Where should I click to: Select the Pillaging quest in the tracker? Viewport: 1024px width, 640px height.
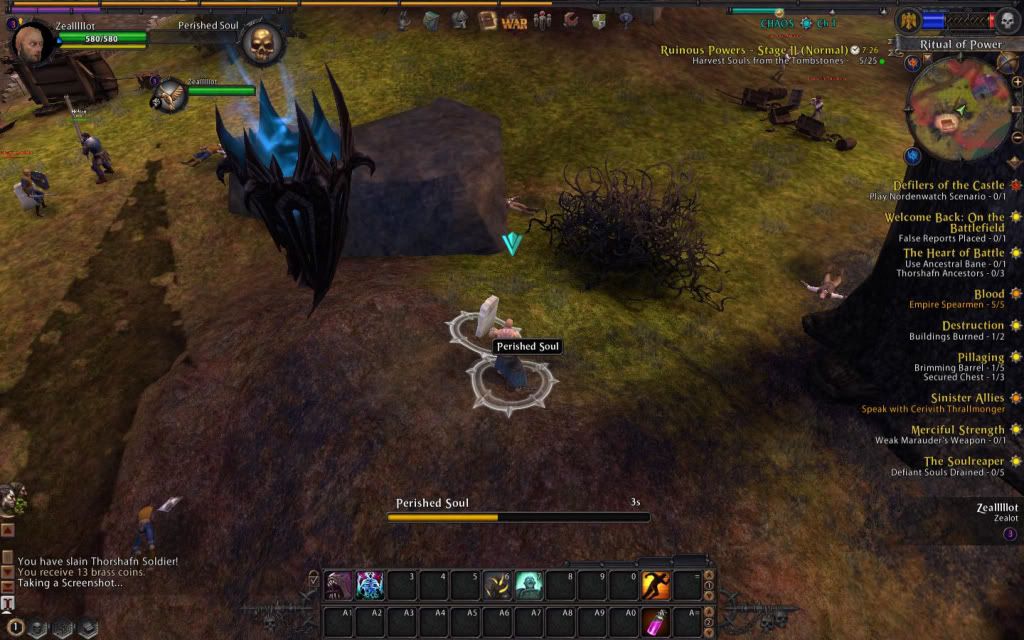(979, 357)
